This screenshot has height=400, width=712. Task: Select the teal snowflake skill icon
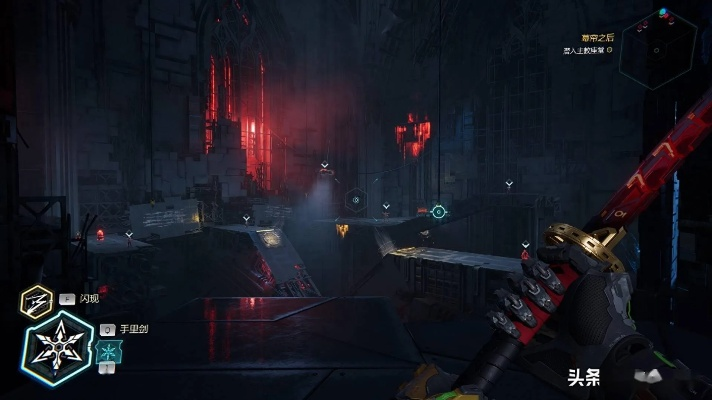[108, 350]
